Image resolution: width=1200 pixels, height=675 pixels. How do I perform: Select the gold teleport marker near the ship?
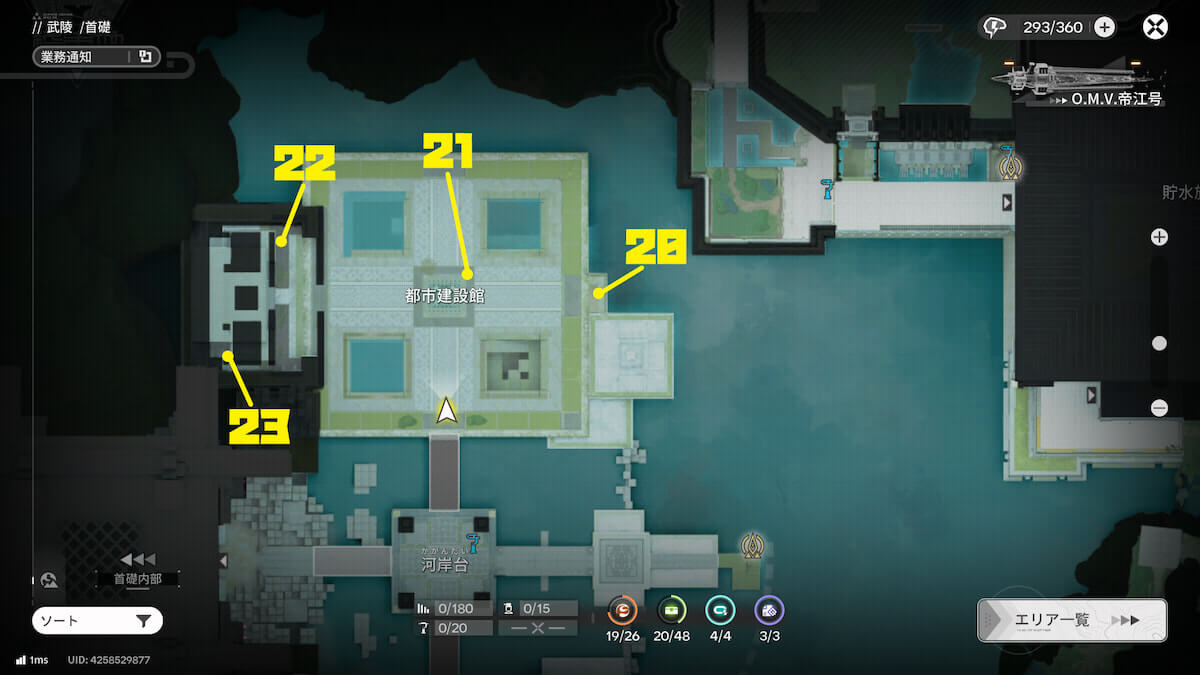pos(1009,164)
